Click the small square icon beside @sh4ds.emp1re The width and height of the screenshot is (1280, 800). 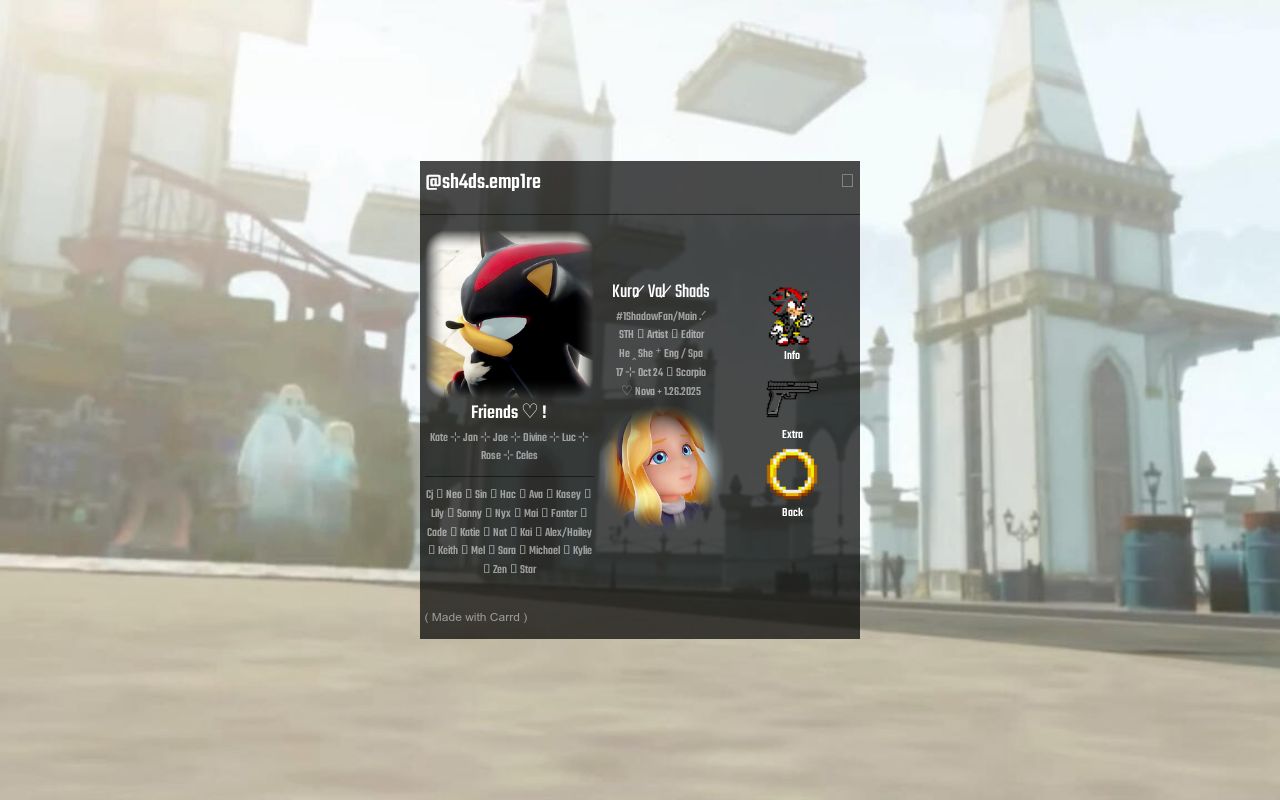(x=847, y=181)
